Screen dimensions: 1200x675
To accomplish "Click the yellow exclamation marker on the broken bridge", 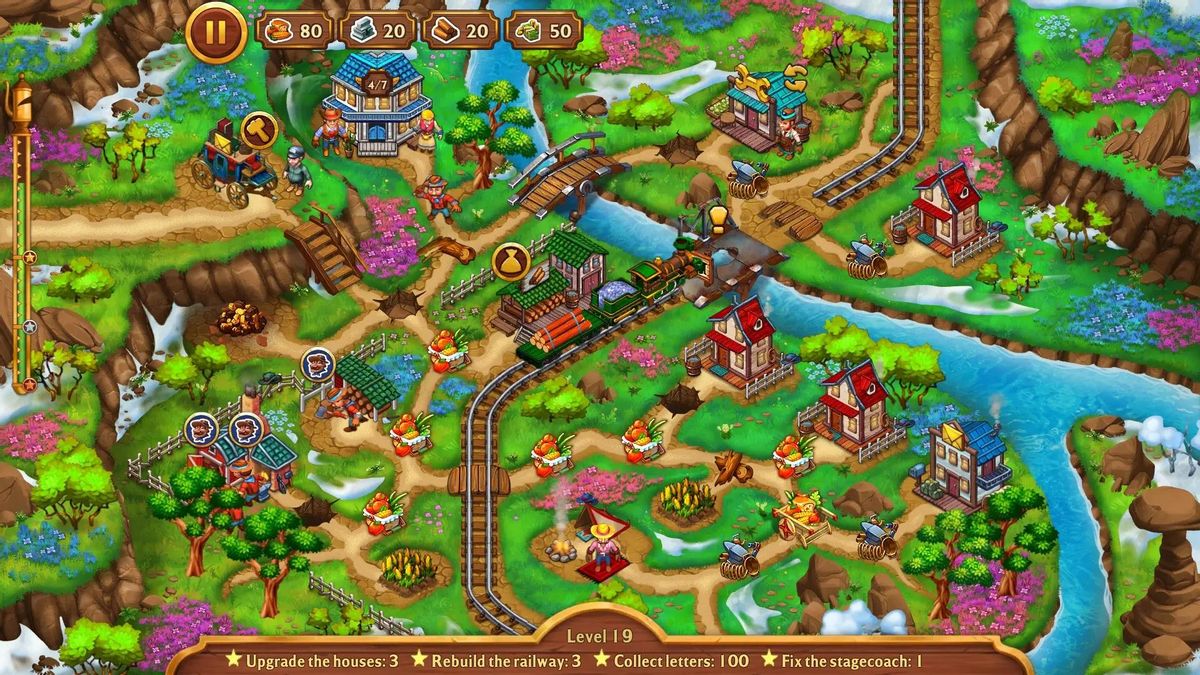I will [717, 216].
